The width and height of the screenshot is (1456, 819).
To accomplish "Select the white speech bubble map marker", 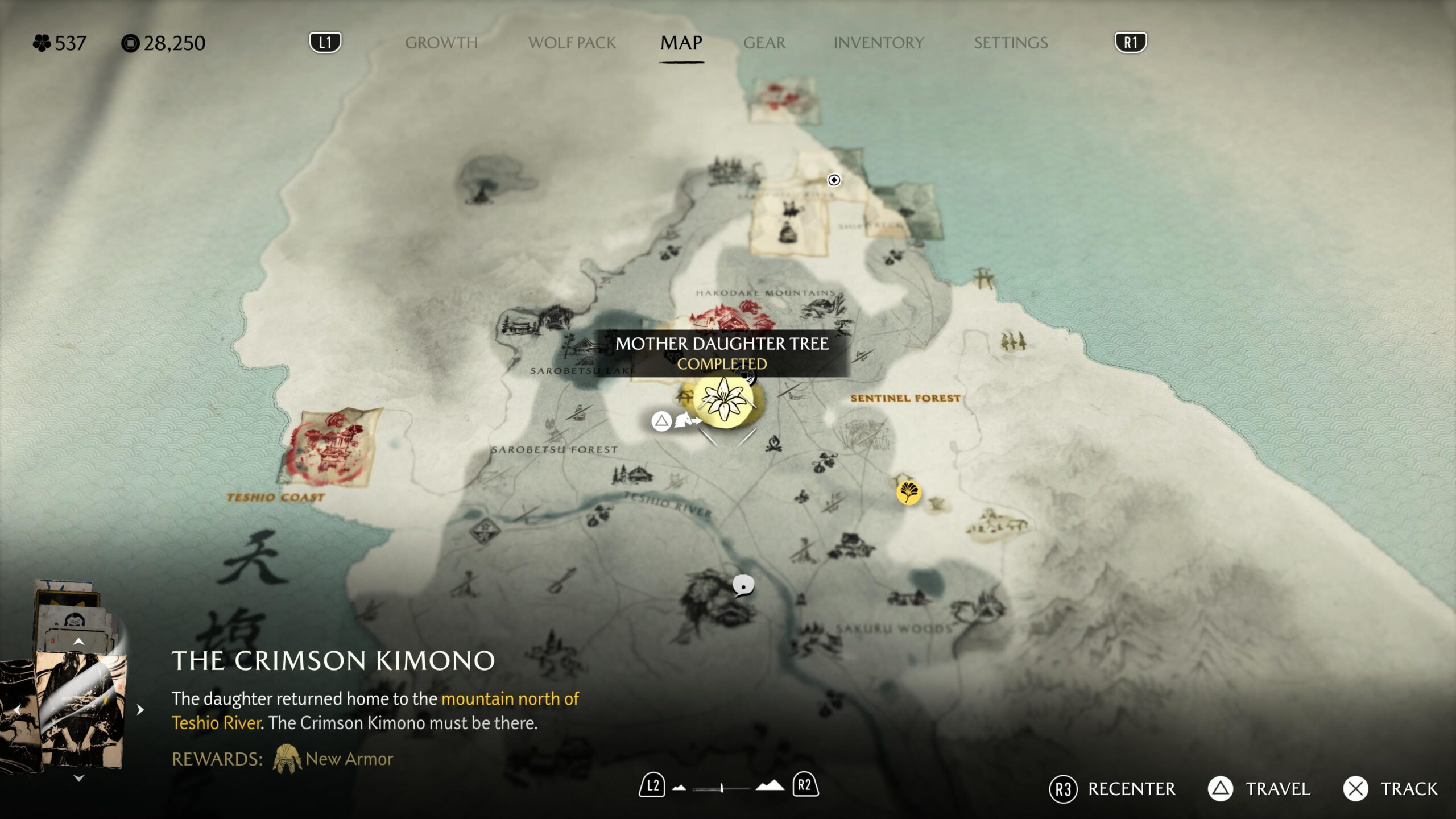I will [743, 585].
